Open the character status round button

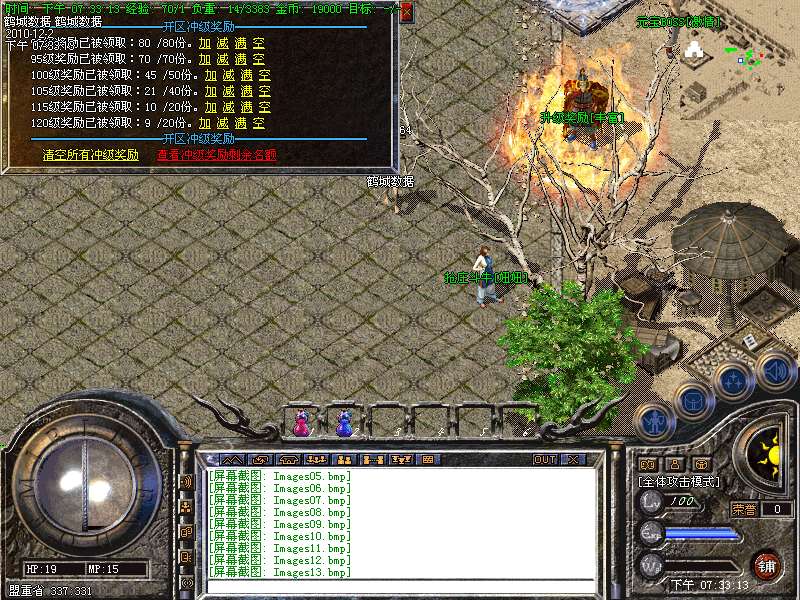pos(653,422)
